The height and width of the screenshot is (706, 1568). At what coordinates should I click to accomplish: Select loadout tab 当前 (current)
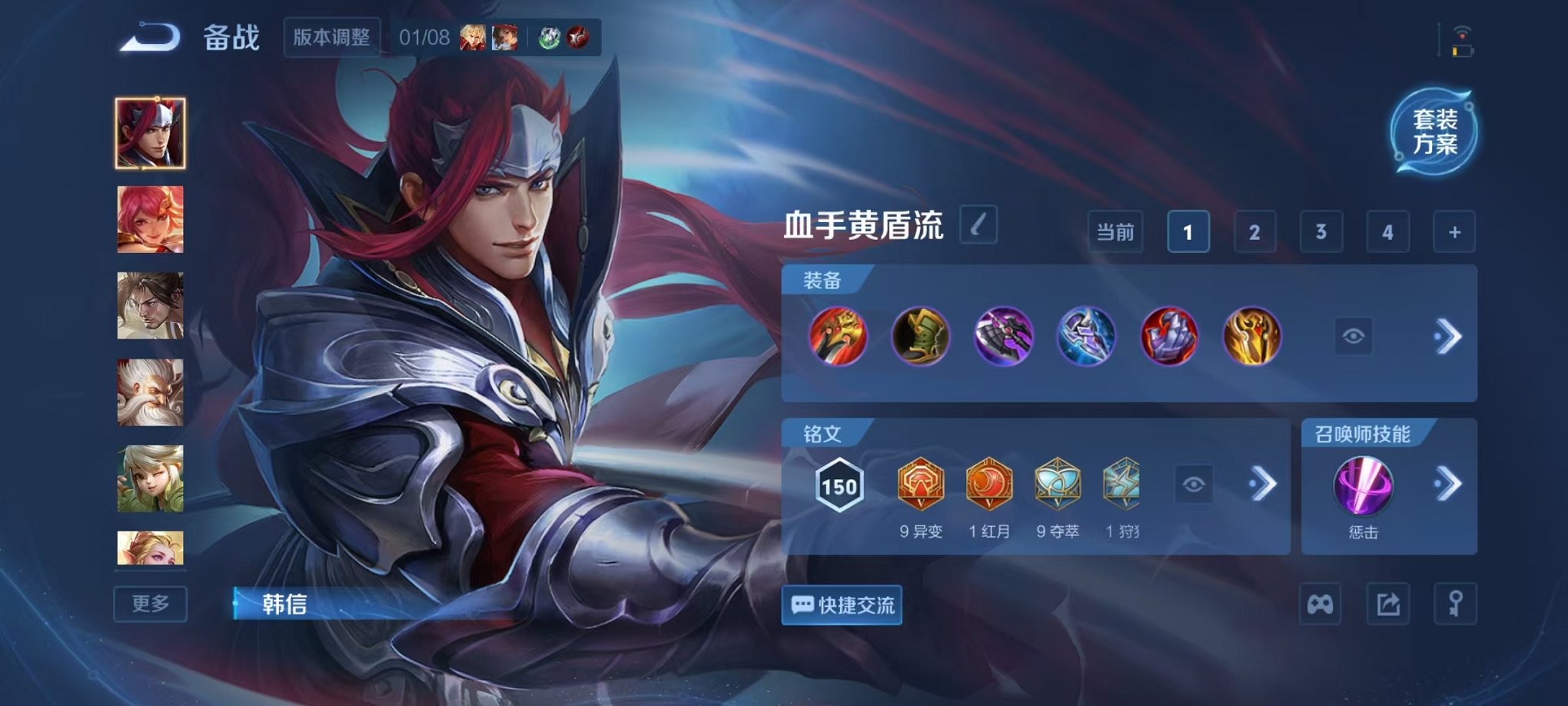click(1114, 231)
